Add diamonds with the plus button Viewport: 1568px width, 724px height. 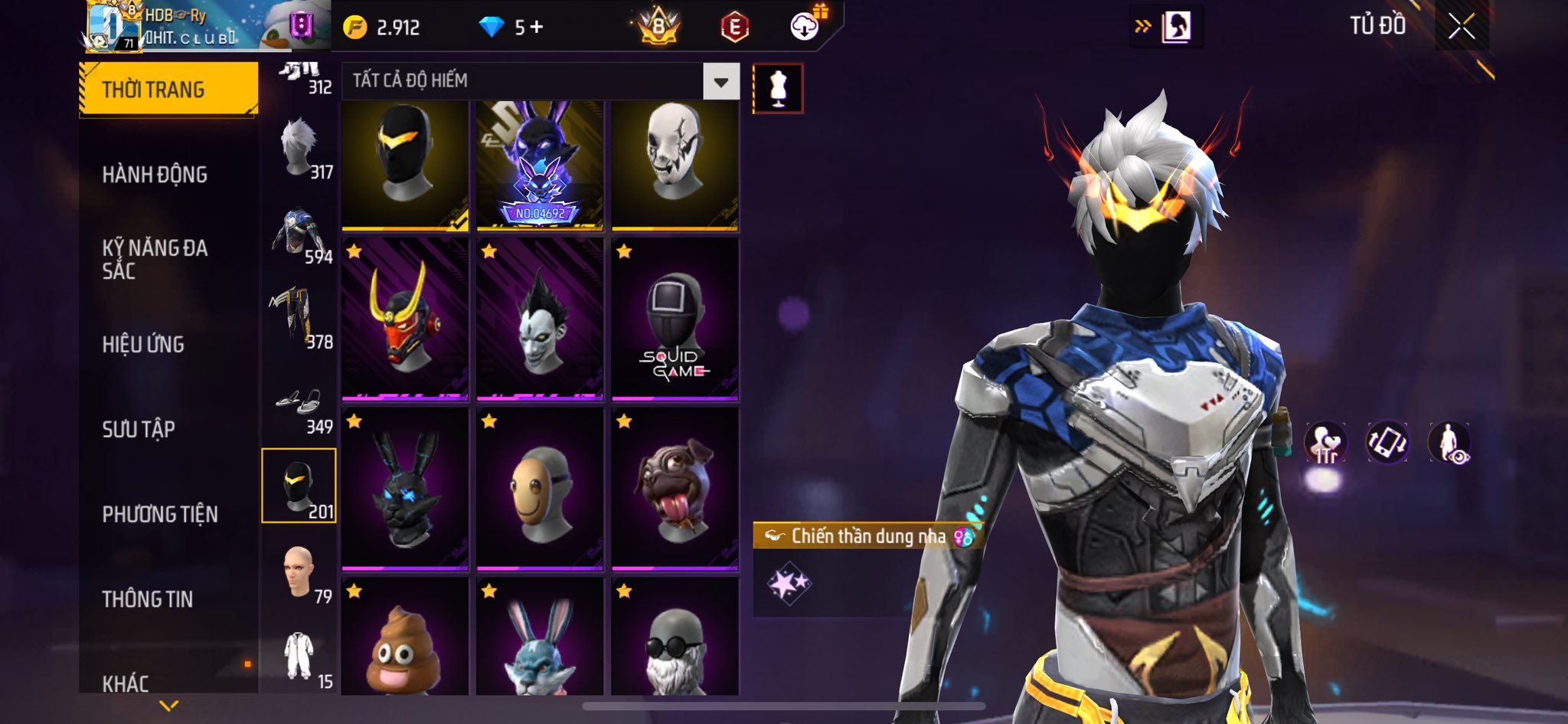tap(537, 28)
